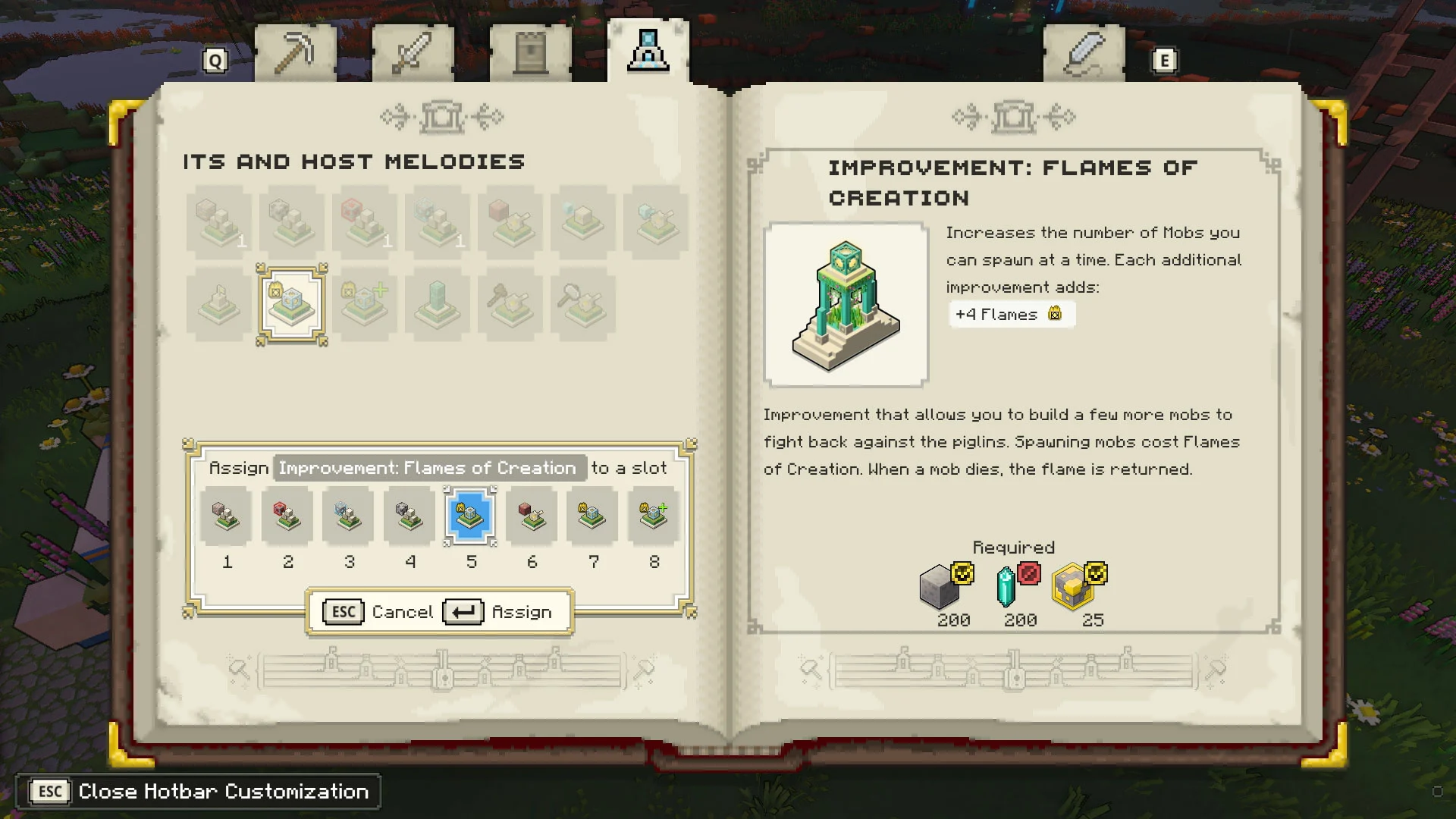
Task: Open the sword tab
Action: click(x=413, y=53)
